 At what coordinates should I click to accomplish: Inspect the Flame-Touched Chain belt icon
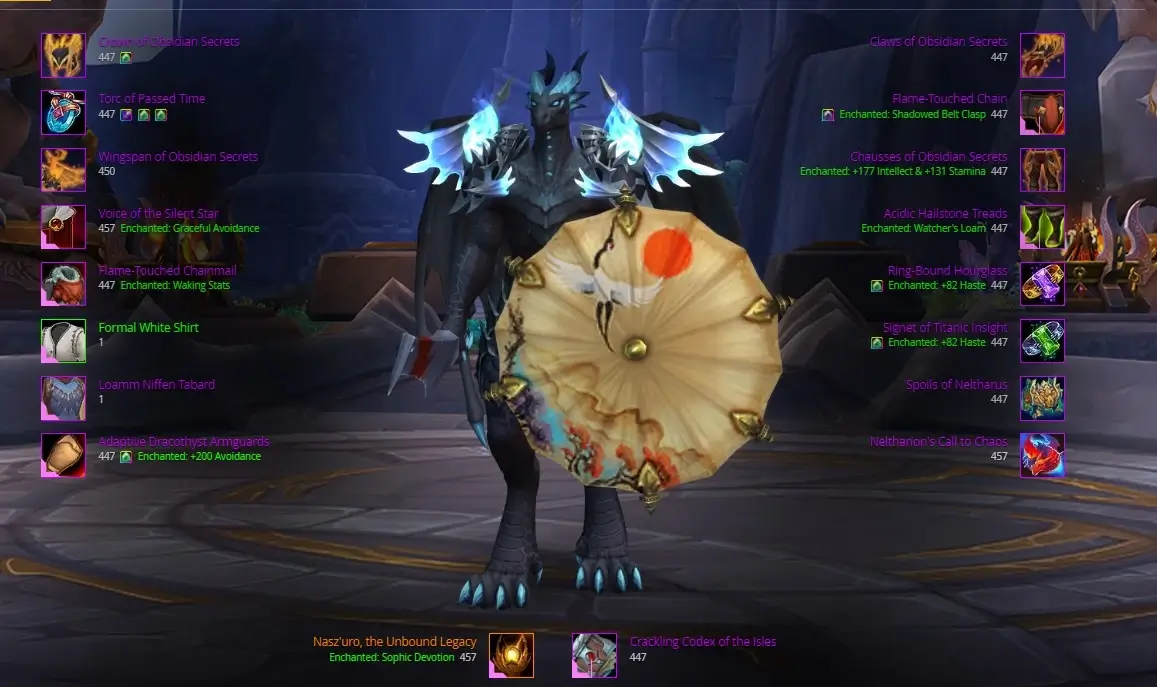point(1042,112)
